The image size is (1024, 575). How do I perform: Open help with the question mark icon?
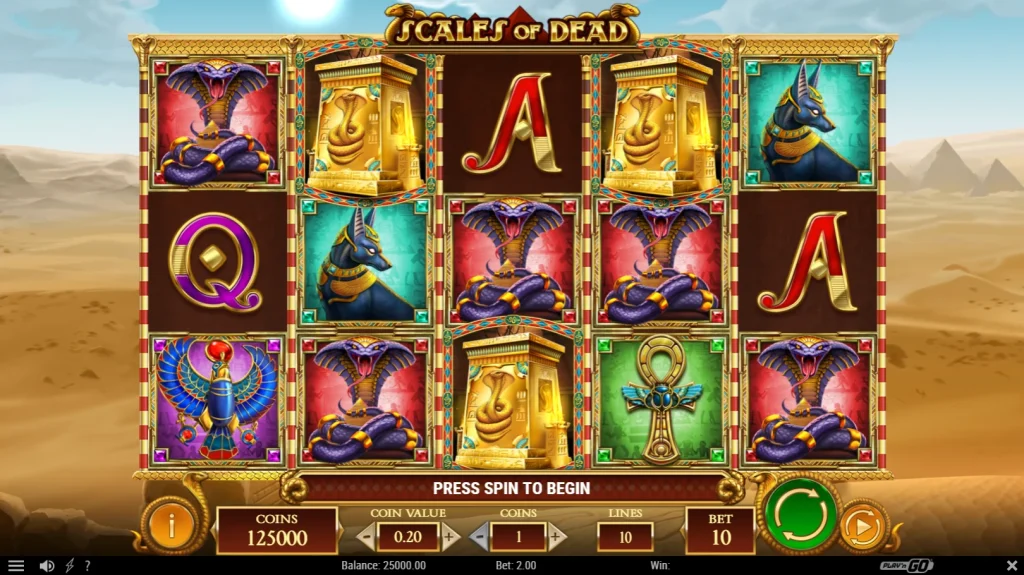click(x=87, y=566)
